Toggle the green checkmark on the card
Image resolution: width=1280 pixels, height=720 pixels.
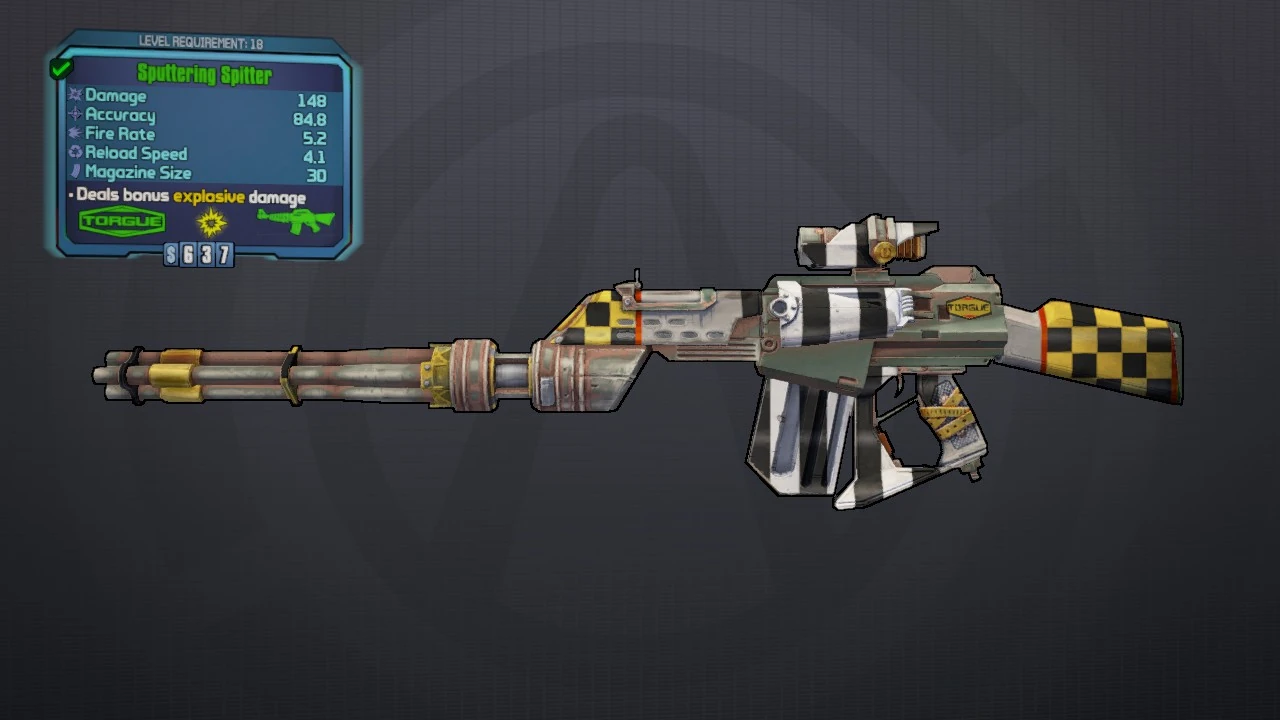[x=60, y=67]
